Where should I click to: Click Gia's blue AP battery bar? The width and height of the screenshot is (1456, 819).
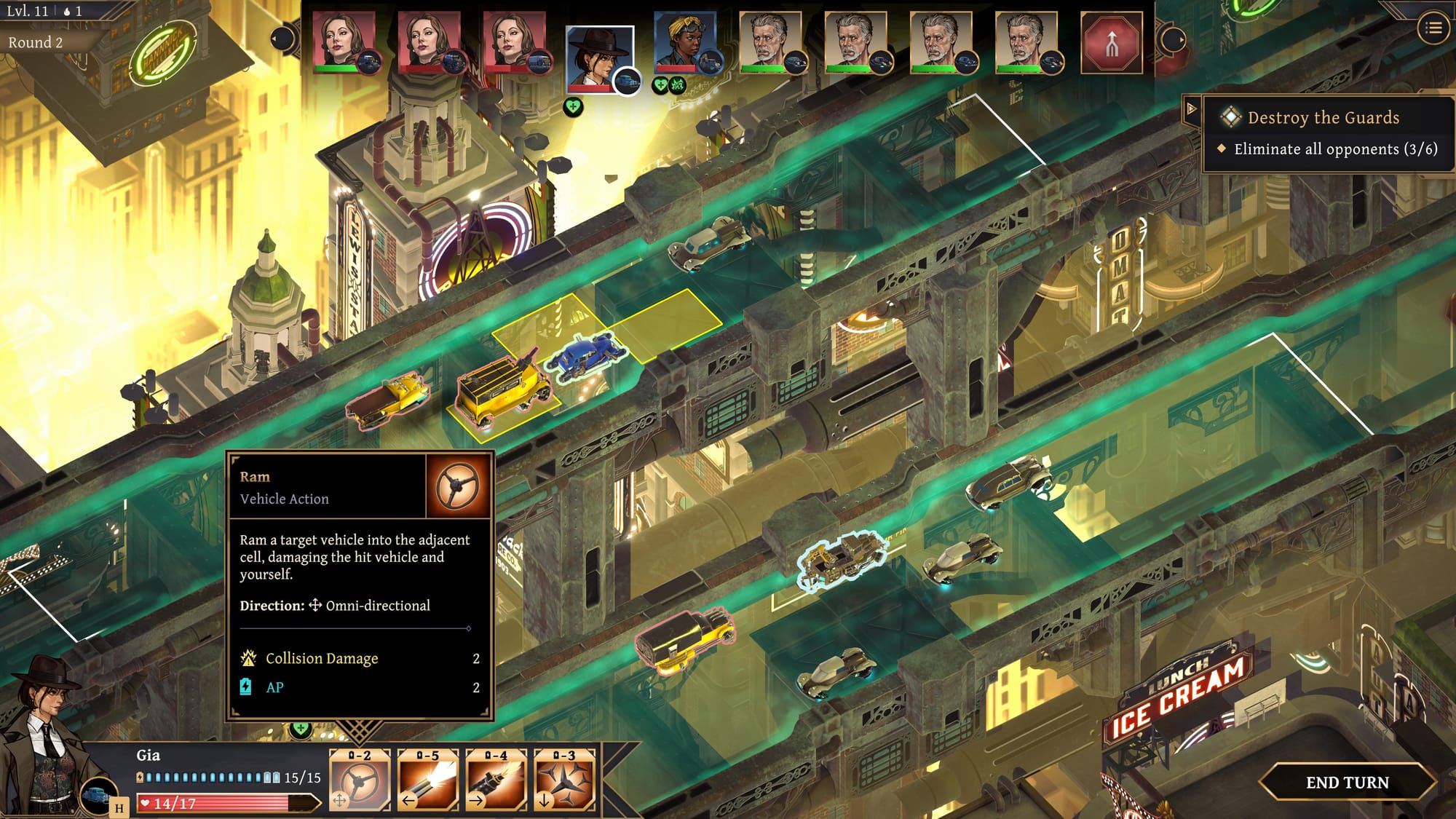207,776
